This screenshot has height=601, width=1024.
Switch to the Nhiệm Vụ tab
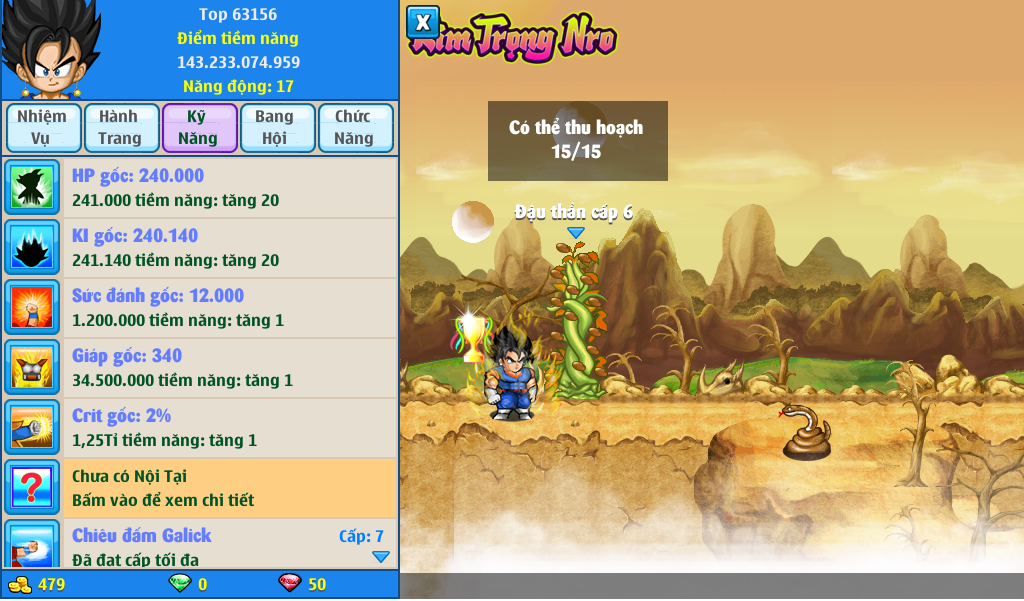(42, 128)
